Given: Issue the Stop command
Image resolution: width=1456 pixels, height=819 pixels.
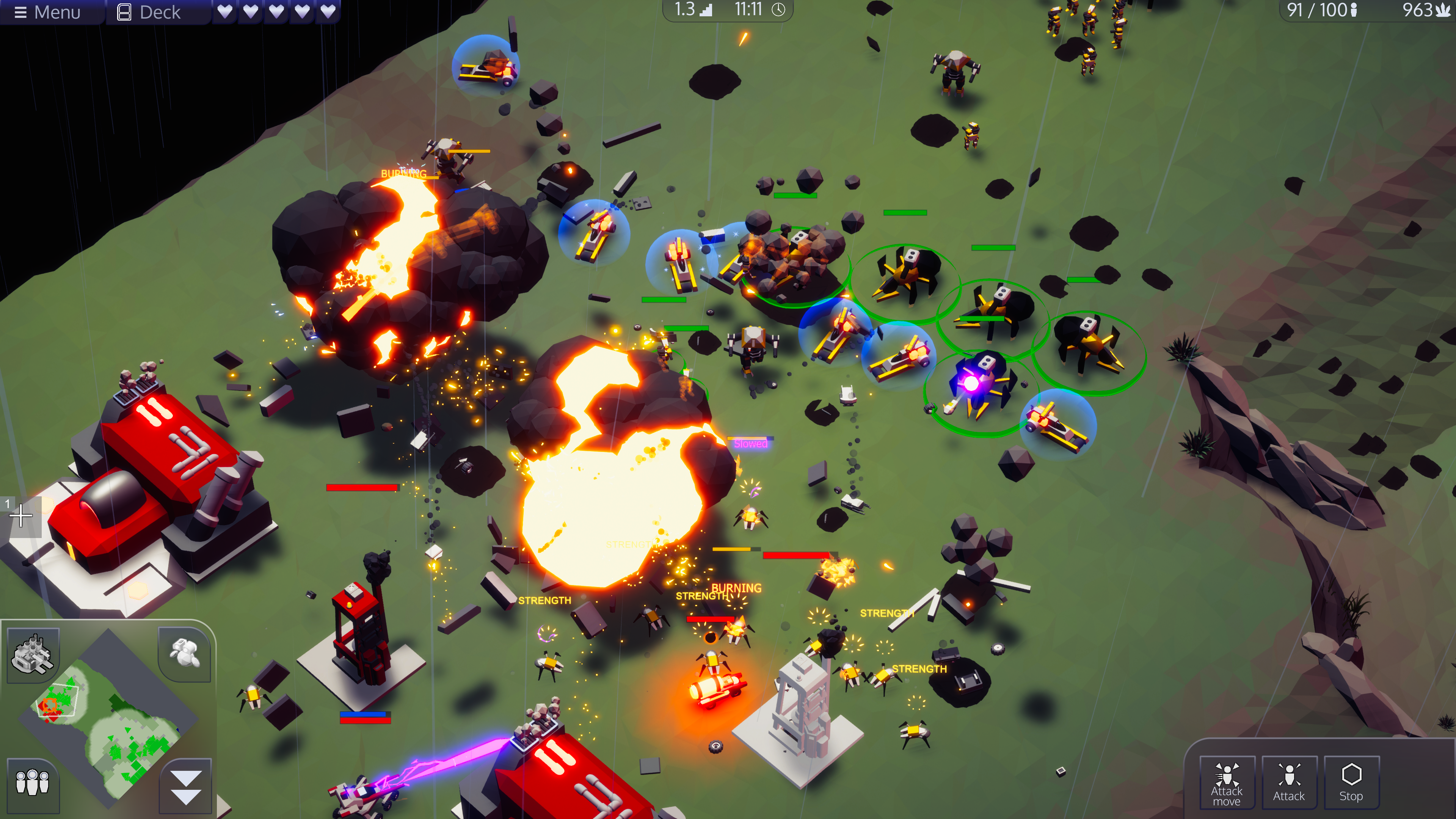Looking at the screenshot, I should (1351, 783).
